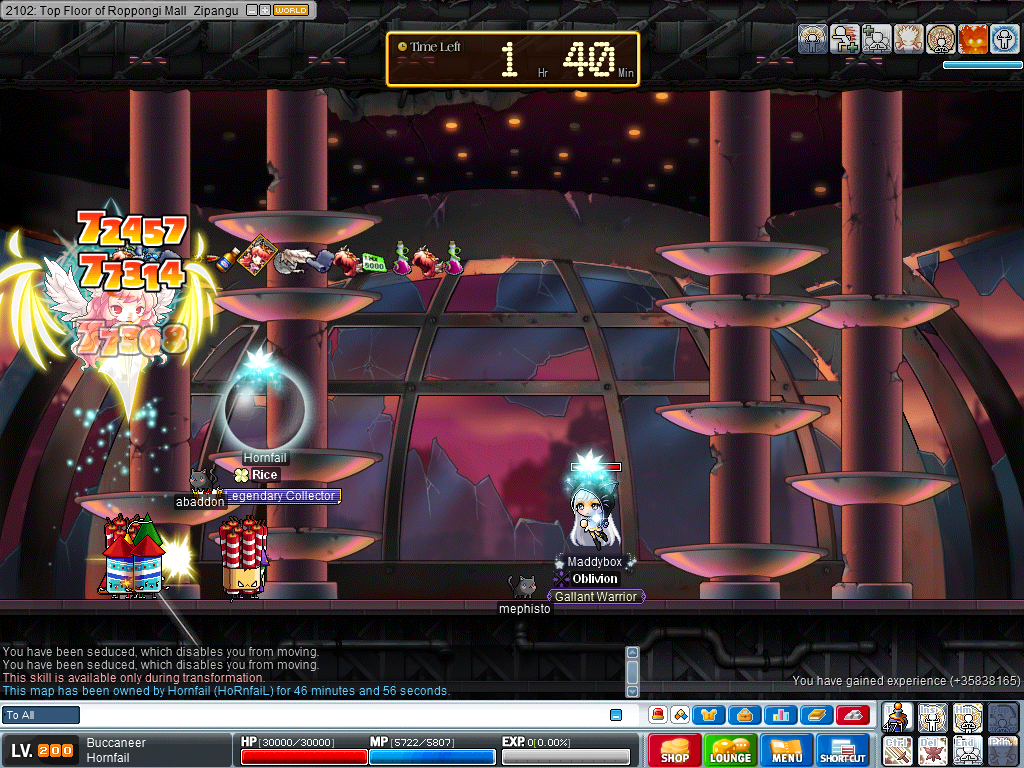This screenshot has height=768, width=1024.
Task: Use the potion quickslot with count 471
Action: point(899,717)
